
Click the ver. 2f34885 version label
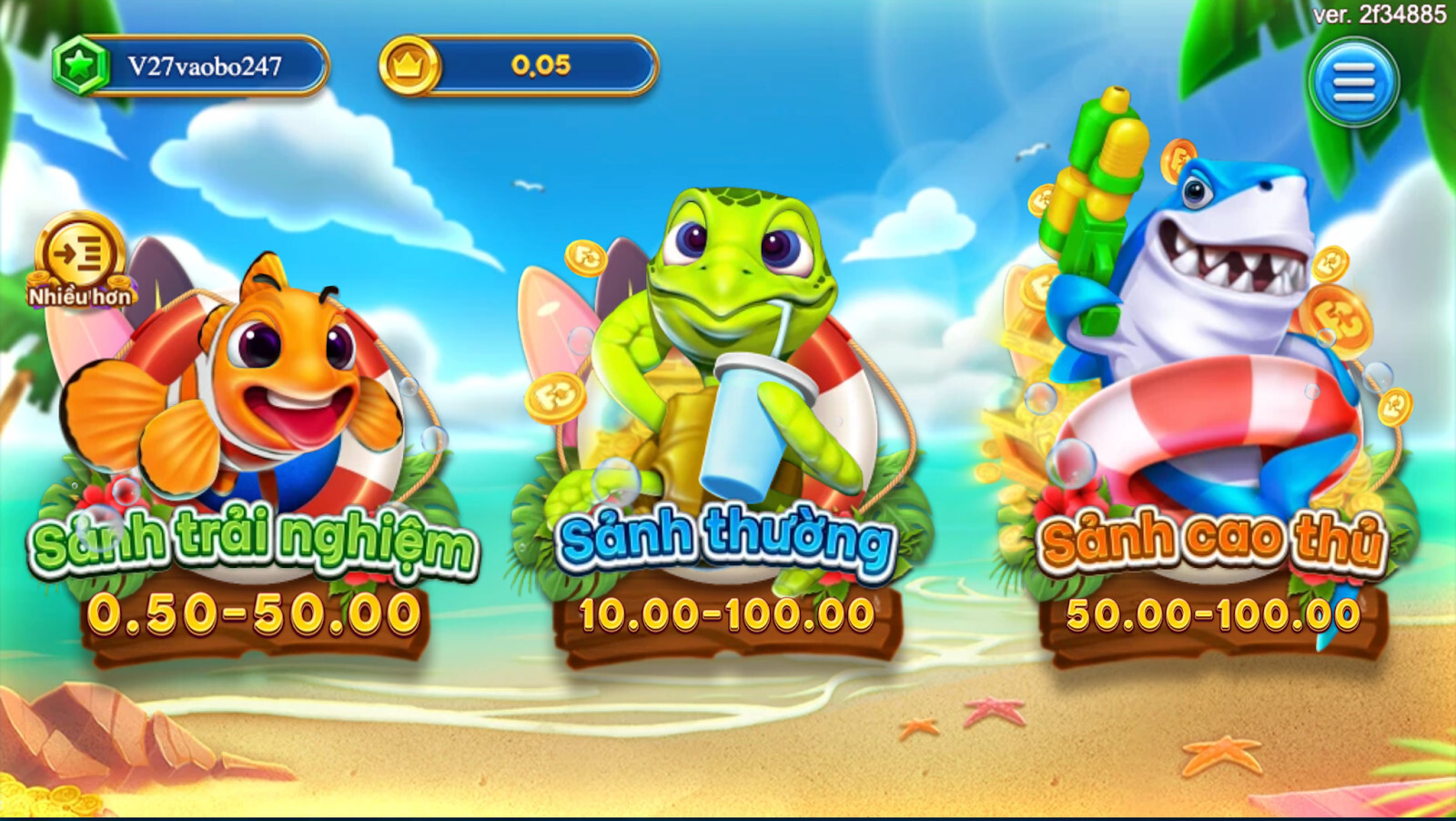tap(1380, 14)
